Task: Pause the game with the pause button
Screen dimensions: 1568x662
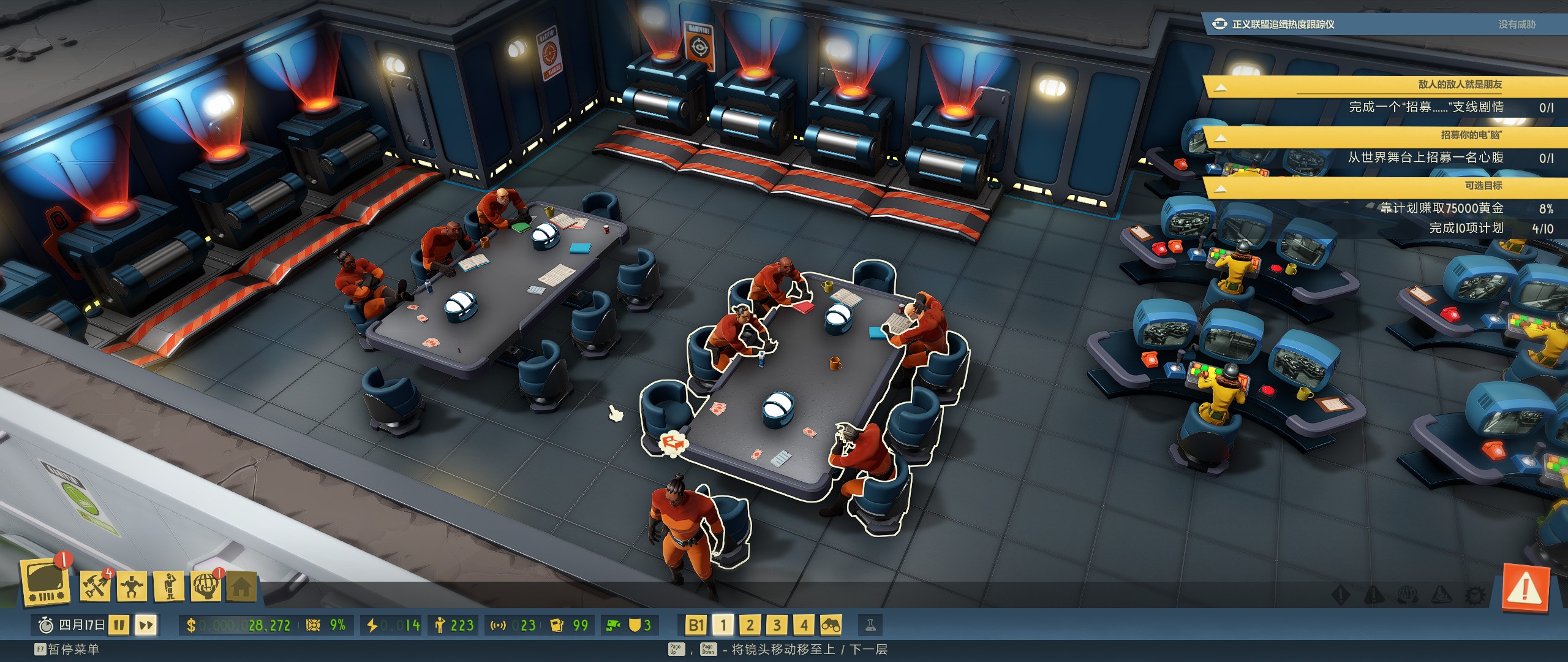Action: (x=119, y=625)
